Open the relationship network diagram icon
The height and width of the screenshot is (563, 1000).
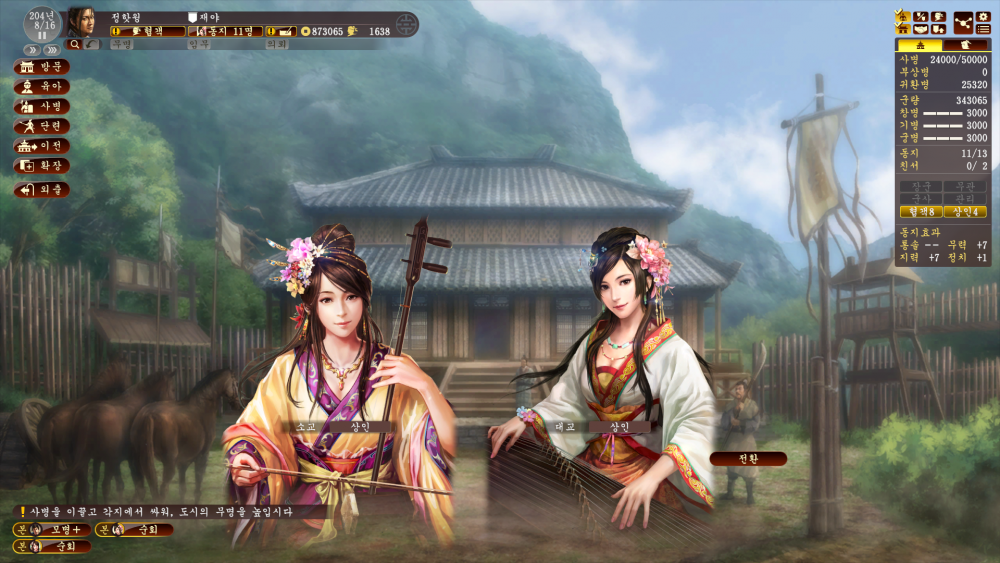[964, 22]
